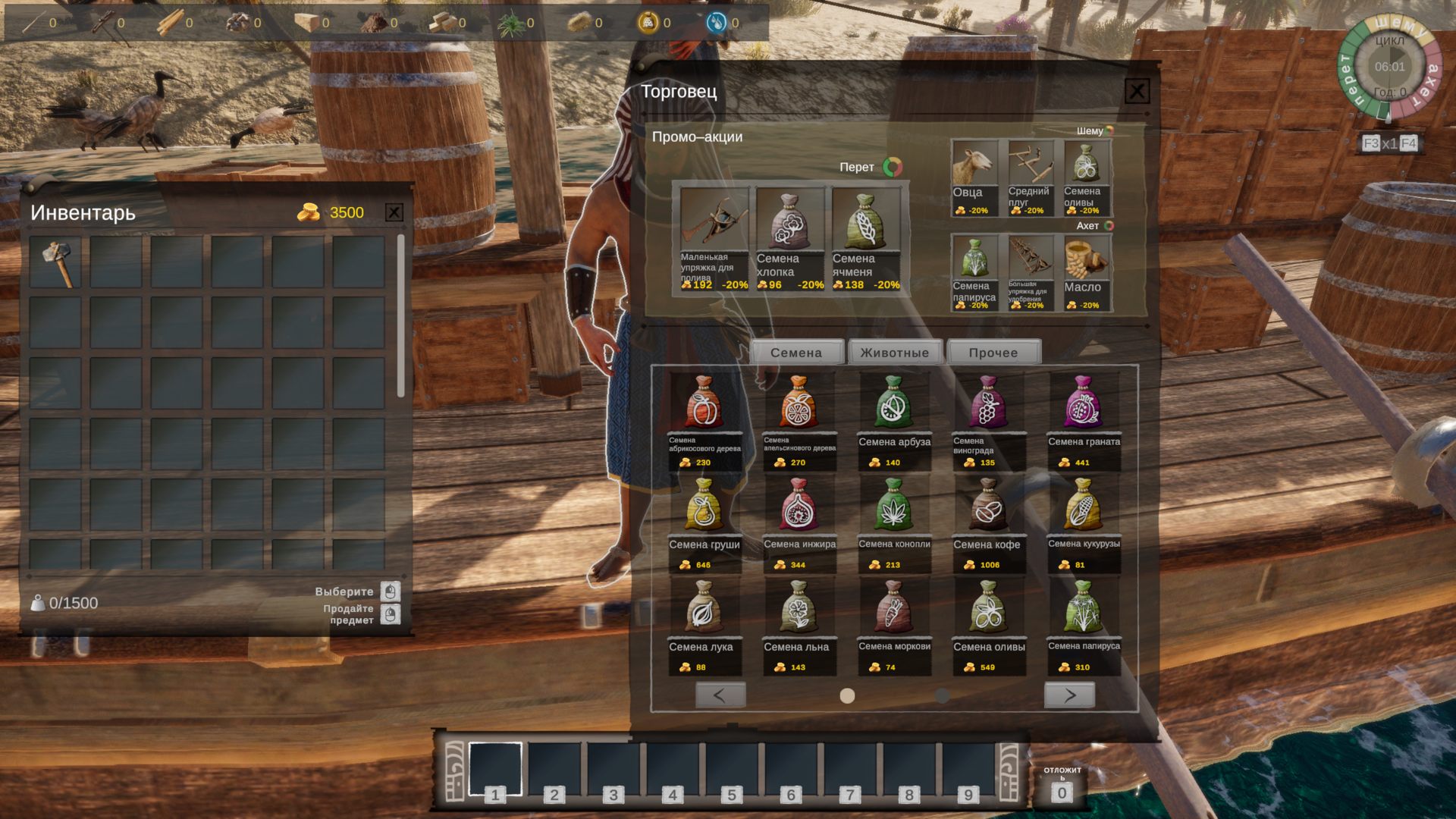1456x819 pixels.
Task: Select the Семена граната seed bag
Action: point(1084,421)
